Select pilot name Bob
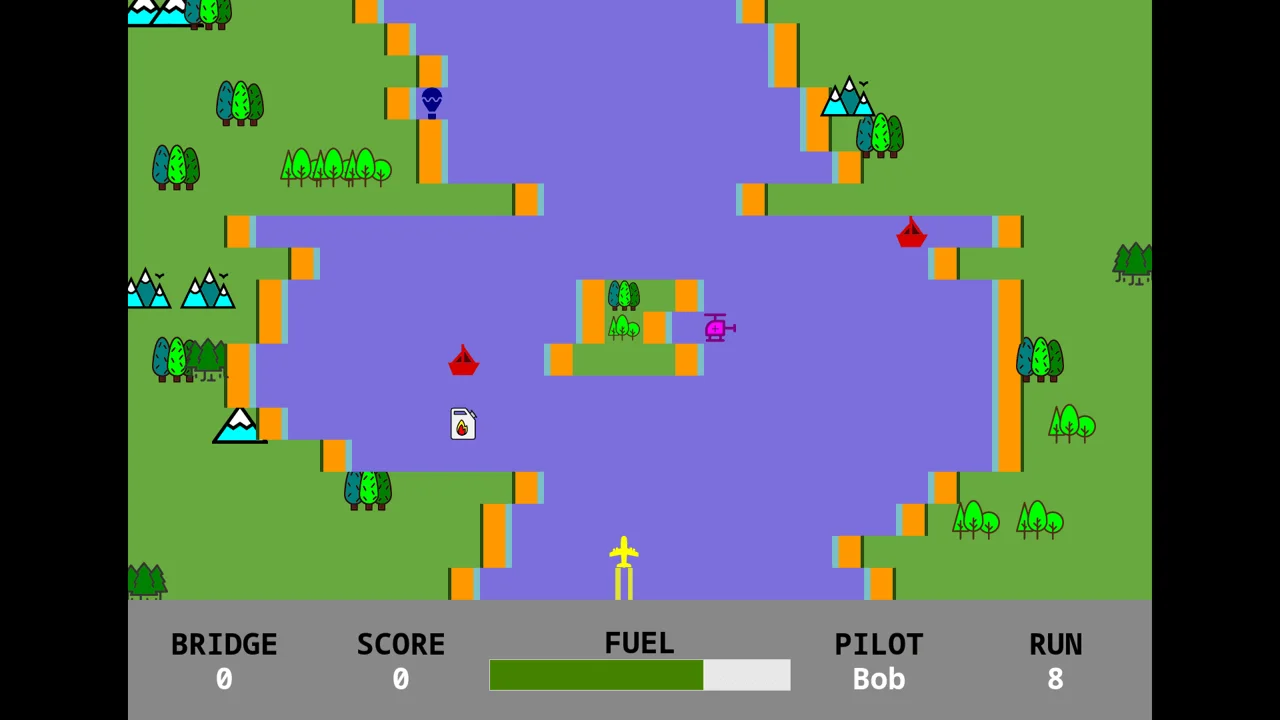The image size is (1280, 720). 878,678
